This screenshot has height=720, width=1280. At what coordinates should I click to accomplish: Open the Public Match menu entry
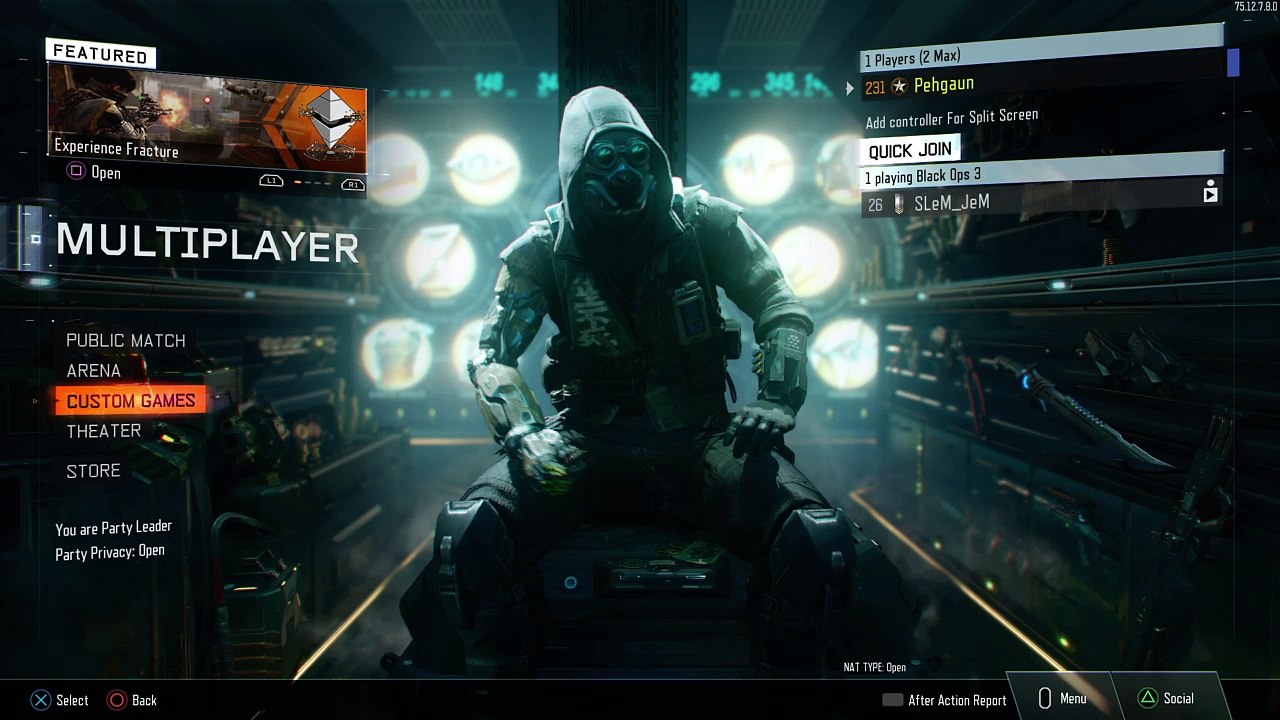126,341
